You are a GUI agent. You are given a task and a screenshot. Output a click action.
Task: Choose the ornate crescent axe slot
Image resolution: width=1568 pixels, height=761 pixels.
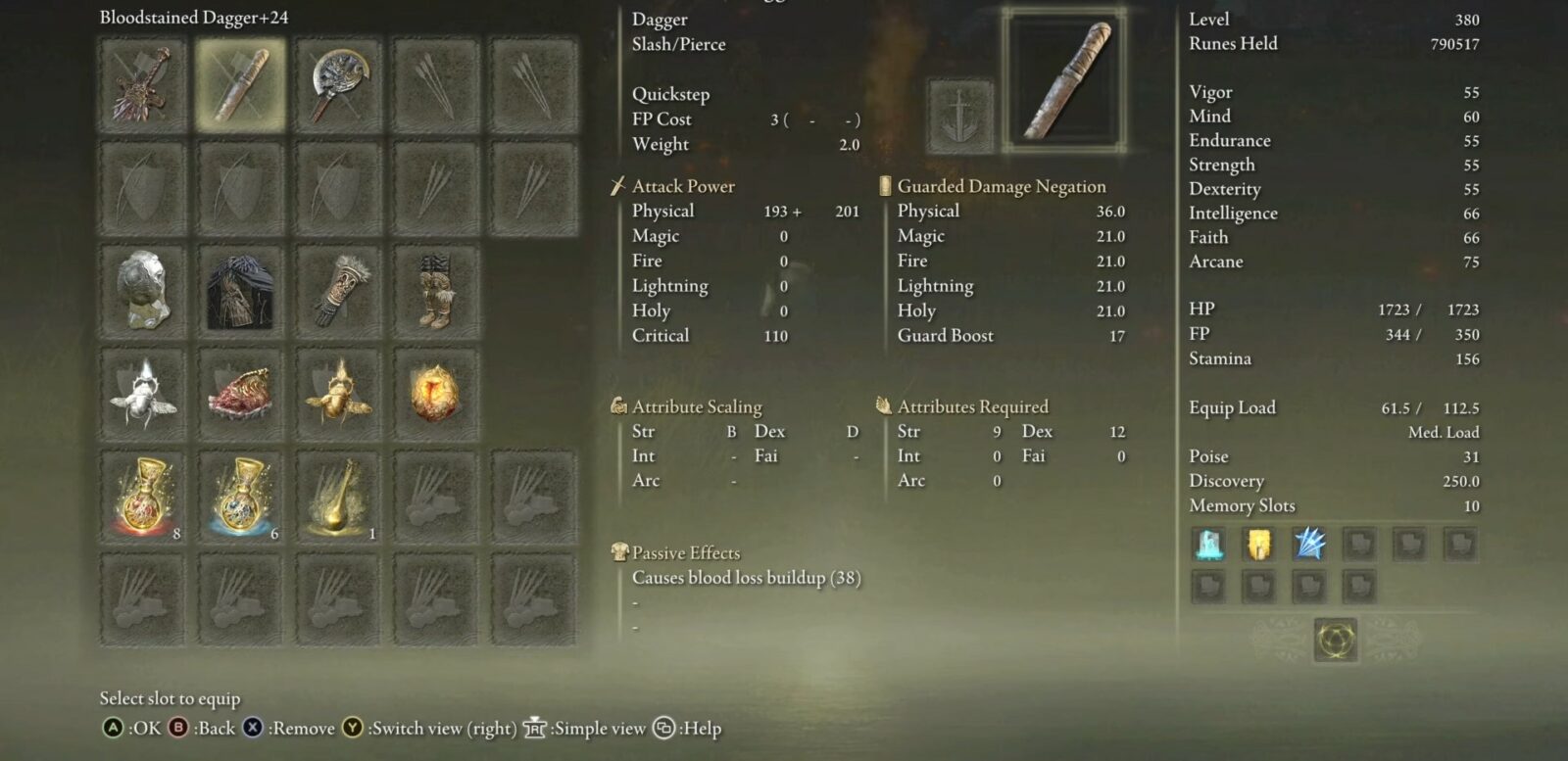coord(338,86)
